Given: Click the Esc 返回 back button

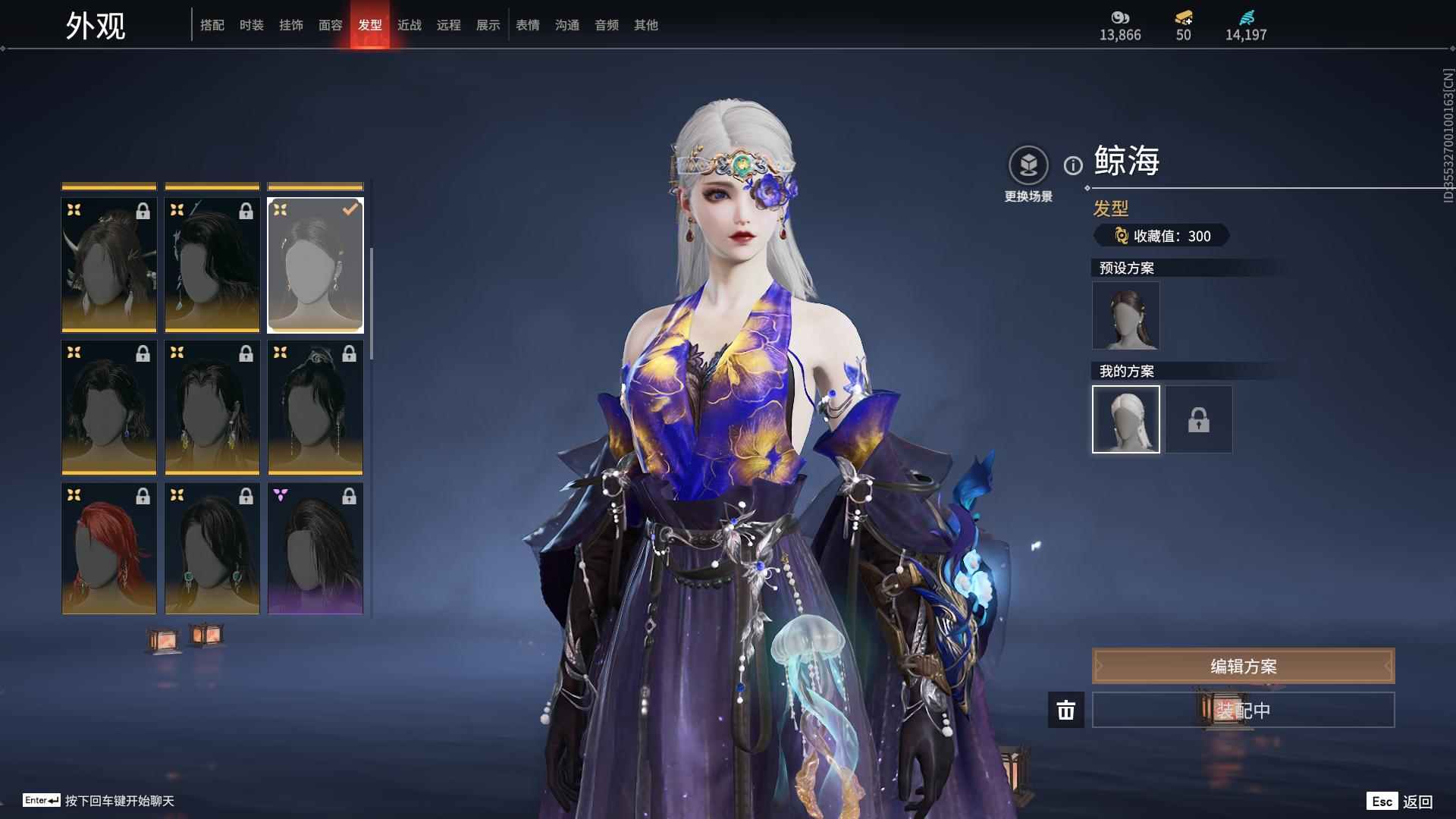Looking at the screenshot, I should click(x=1400, y=801).
